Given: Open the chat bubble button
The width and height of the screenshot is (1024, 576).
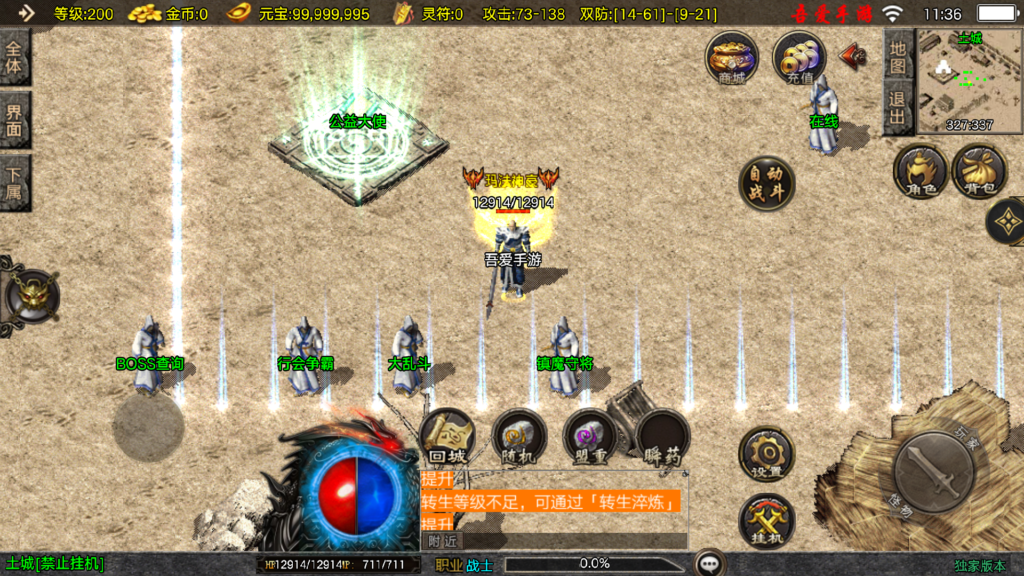Looking at the screenshot, I should (x=710, y=564).
